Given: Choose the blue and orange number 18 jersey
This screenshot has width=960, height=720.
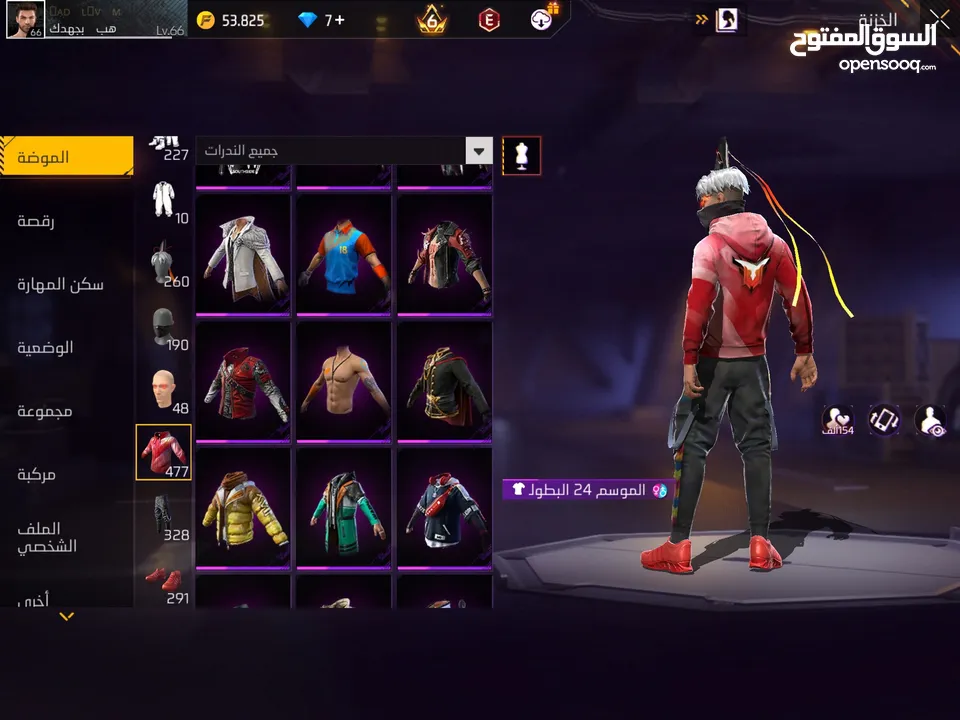Looking at the screenshot, I should [x=345, y=253].
